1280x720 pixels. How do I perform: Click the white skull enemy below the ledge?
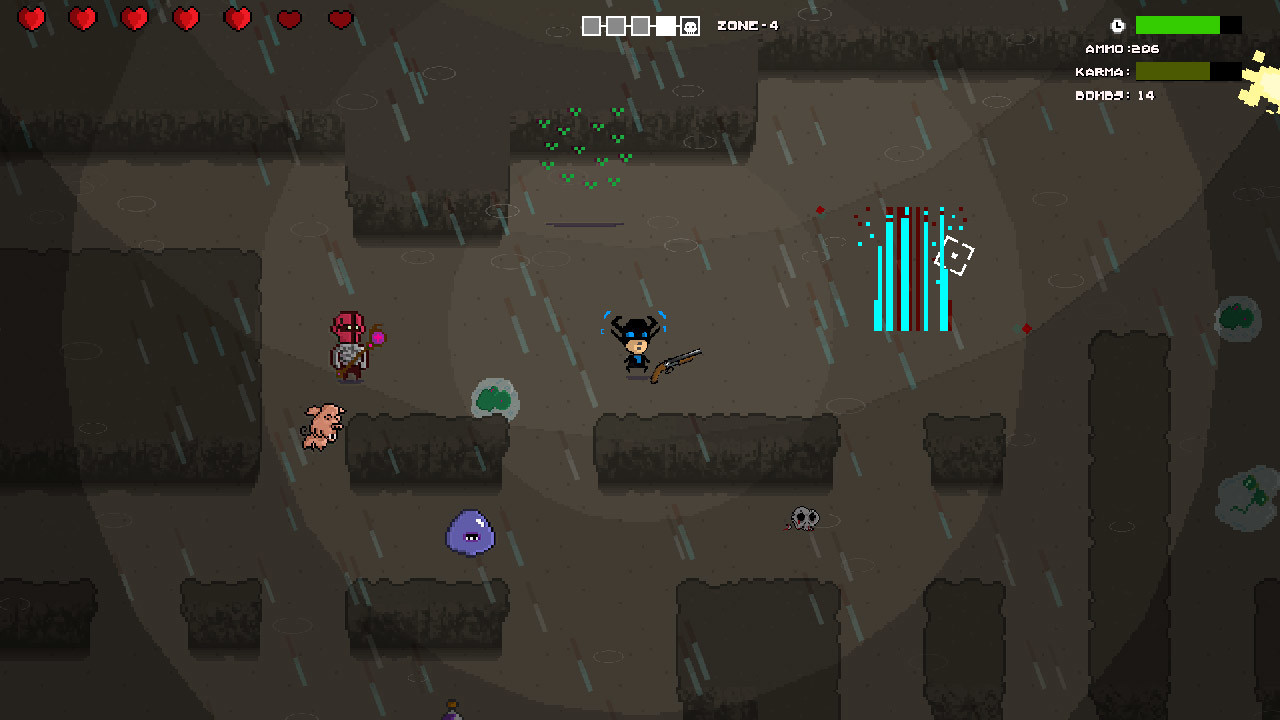[x=802, y=518]
